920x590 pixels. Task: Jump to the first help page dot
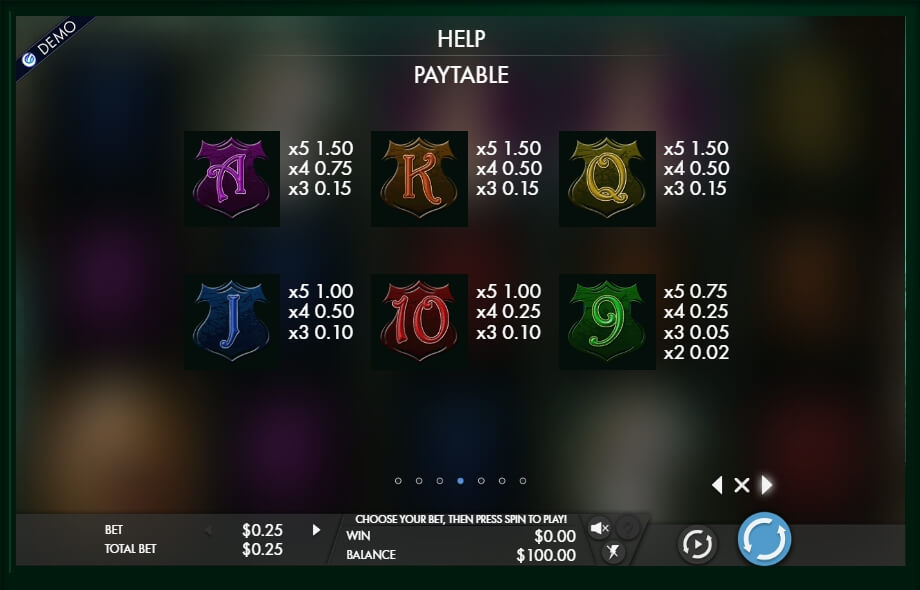click(398, 481)
